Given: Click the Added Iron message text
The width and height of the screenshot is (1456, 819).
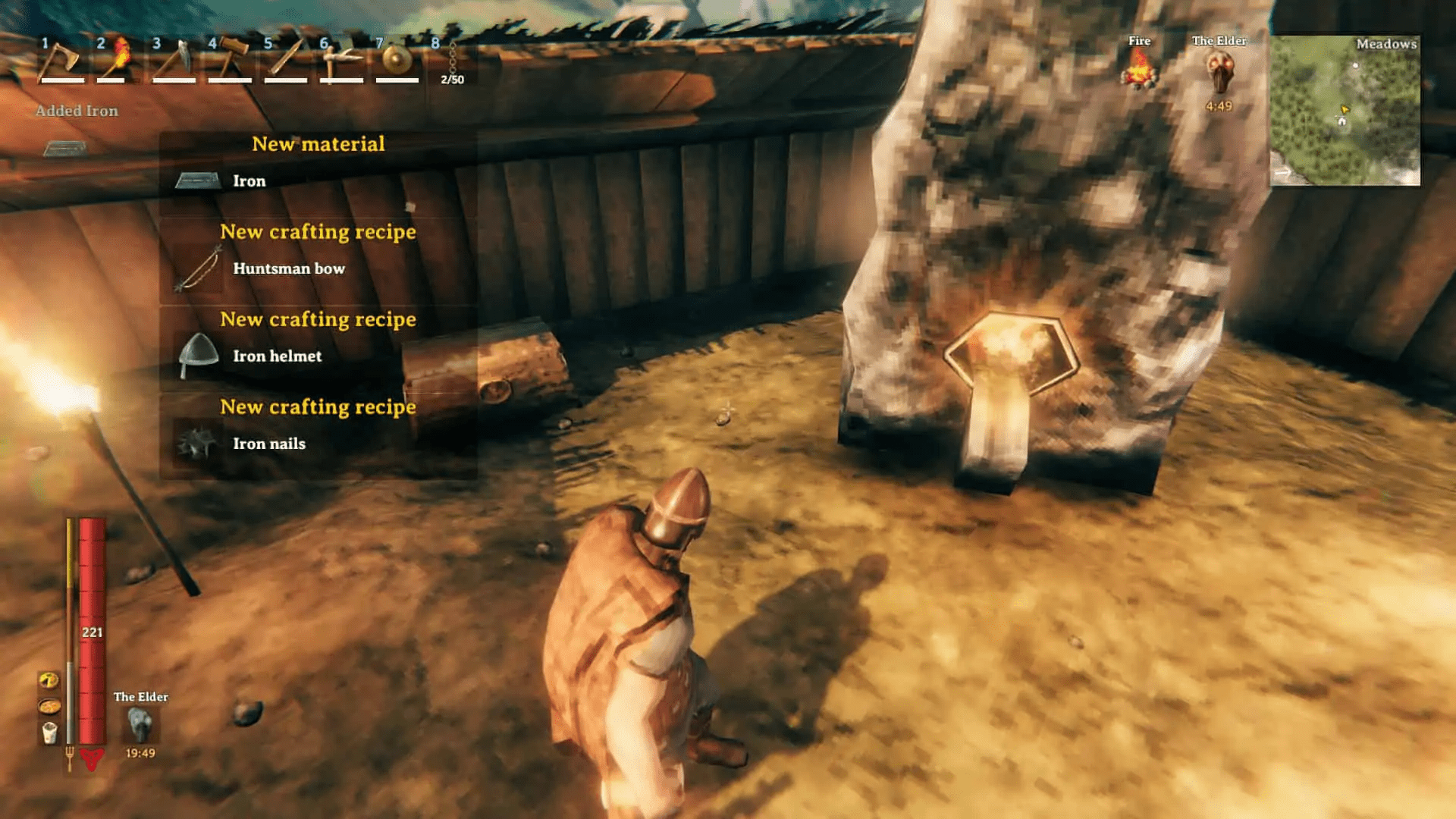Looking at the screenshot, I should (76, 111).
